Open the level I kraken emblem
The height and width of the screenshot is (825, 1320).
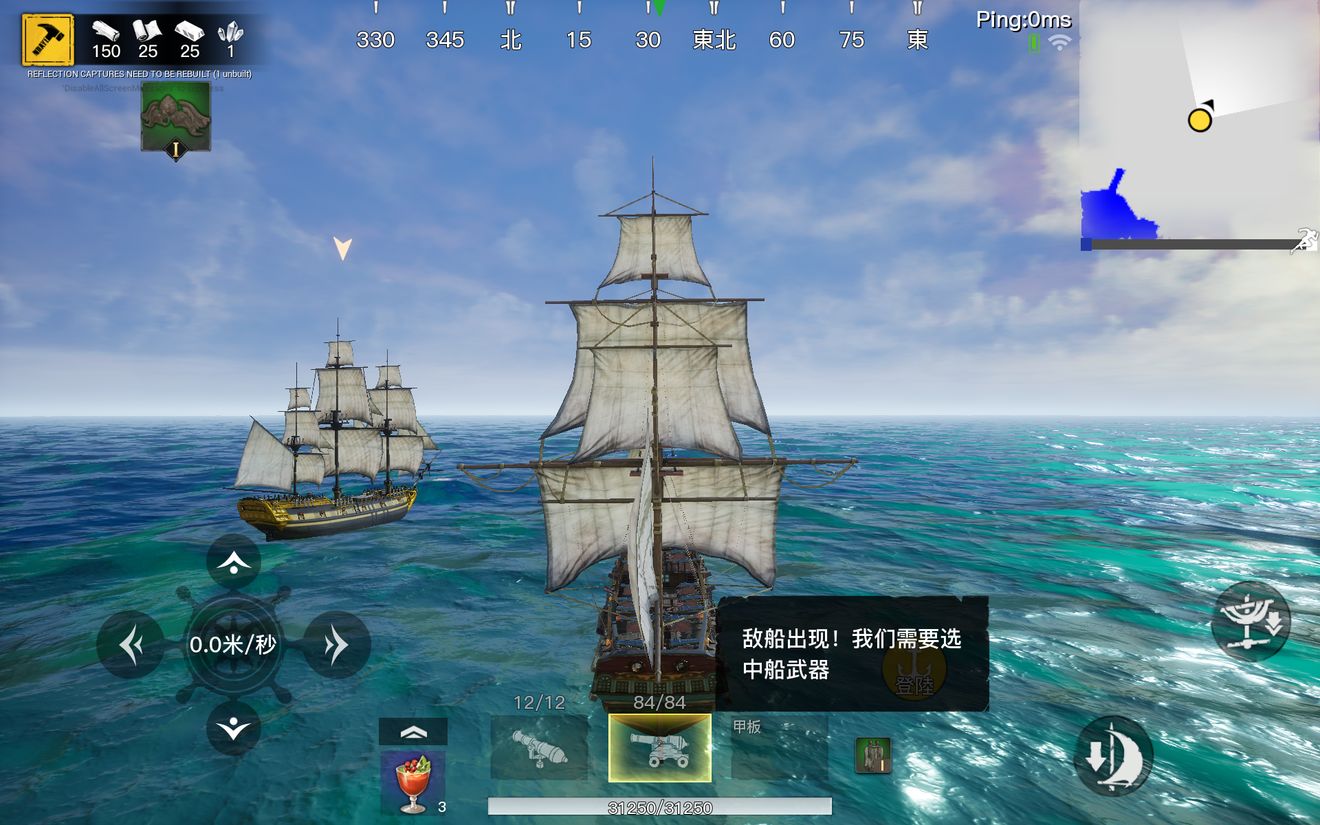(176, 117)
